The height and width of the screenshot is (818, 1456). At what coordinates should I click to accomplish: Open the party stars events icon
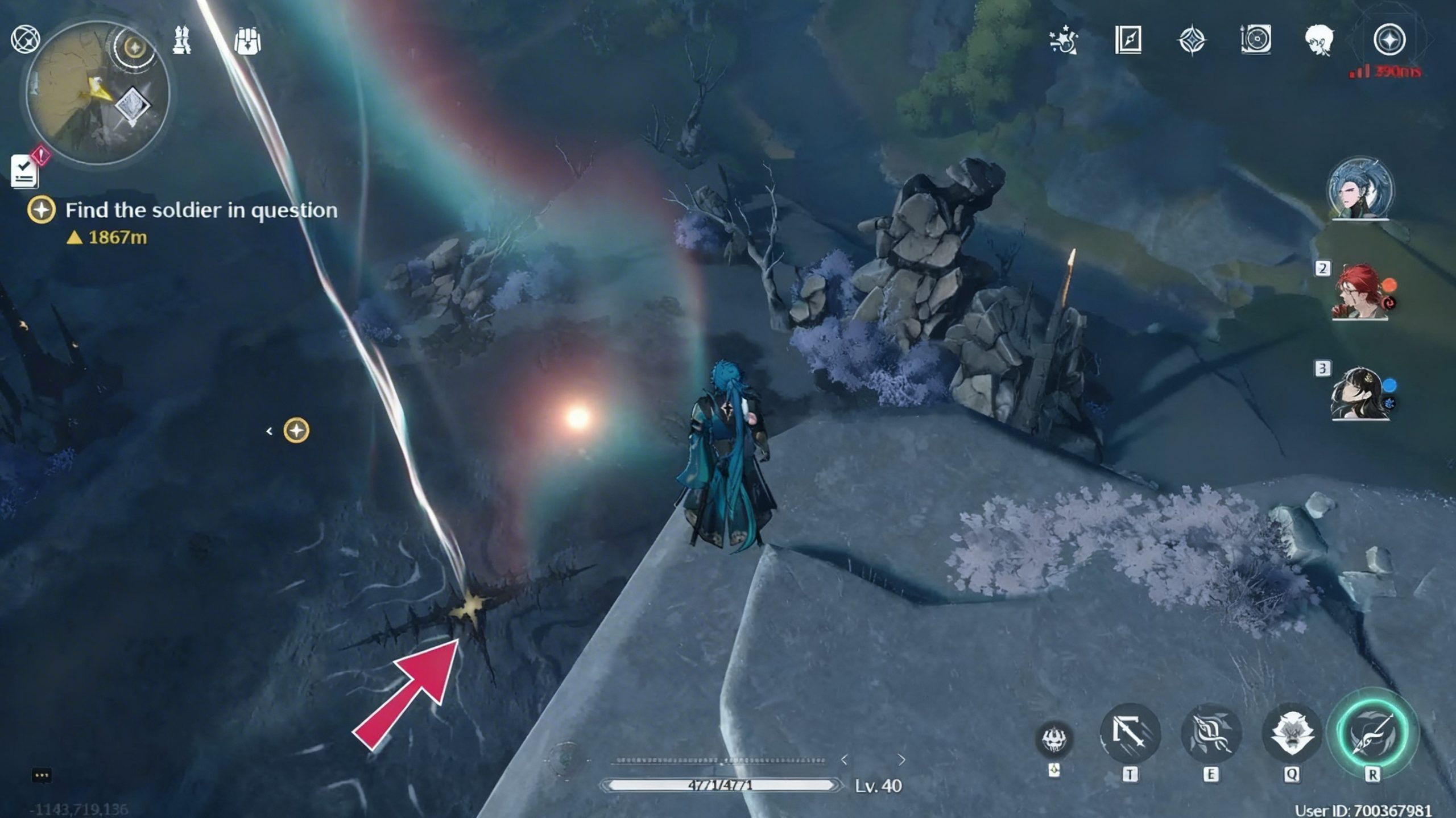(1064, 40)
